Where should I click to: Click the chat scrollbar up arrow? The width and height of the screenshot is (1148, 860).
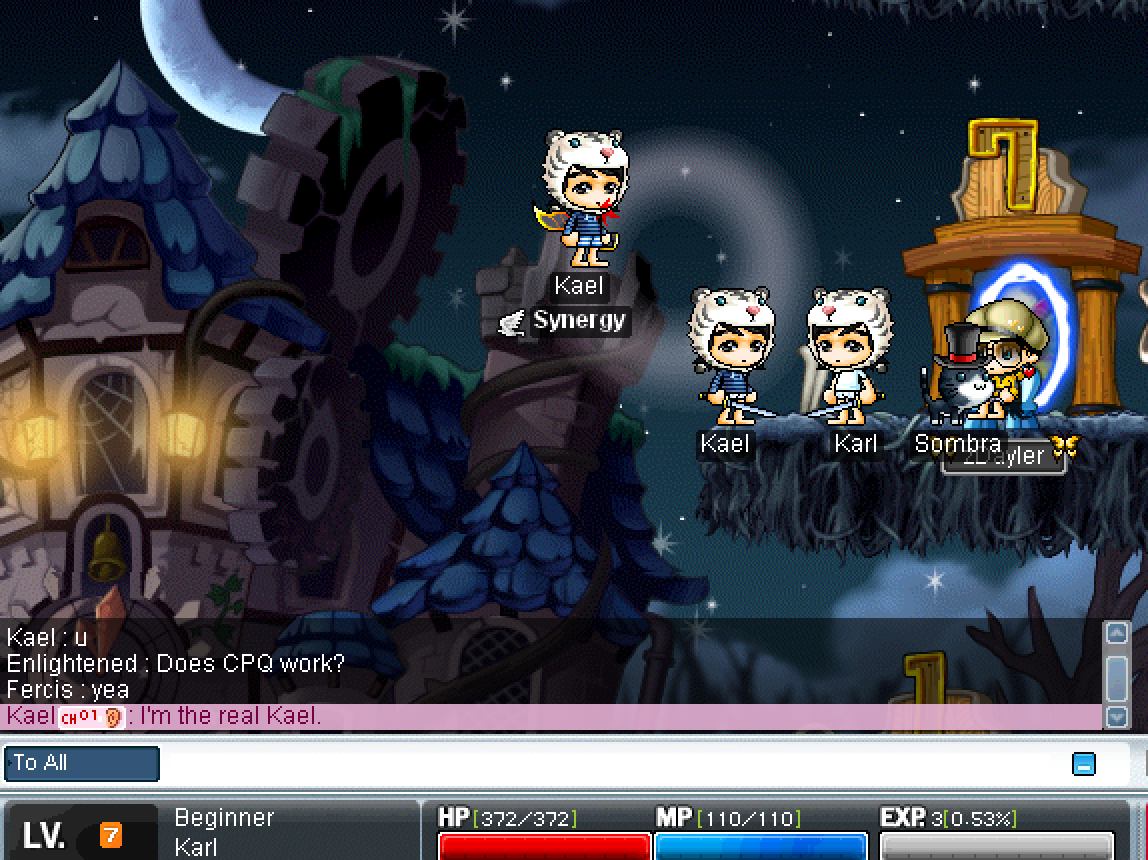(x=1116, y=633)
